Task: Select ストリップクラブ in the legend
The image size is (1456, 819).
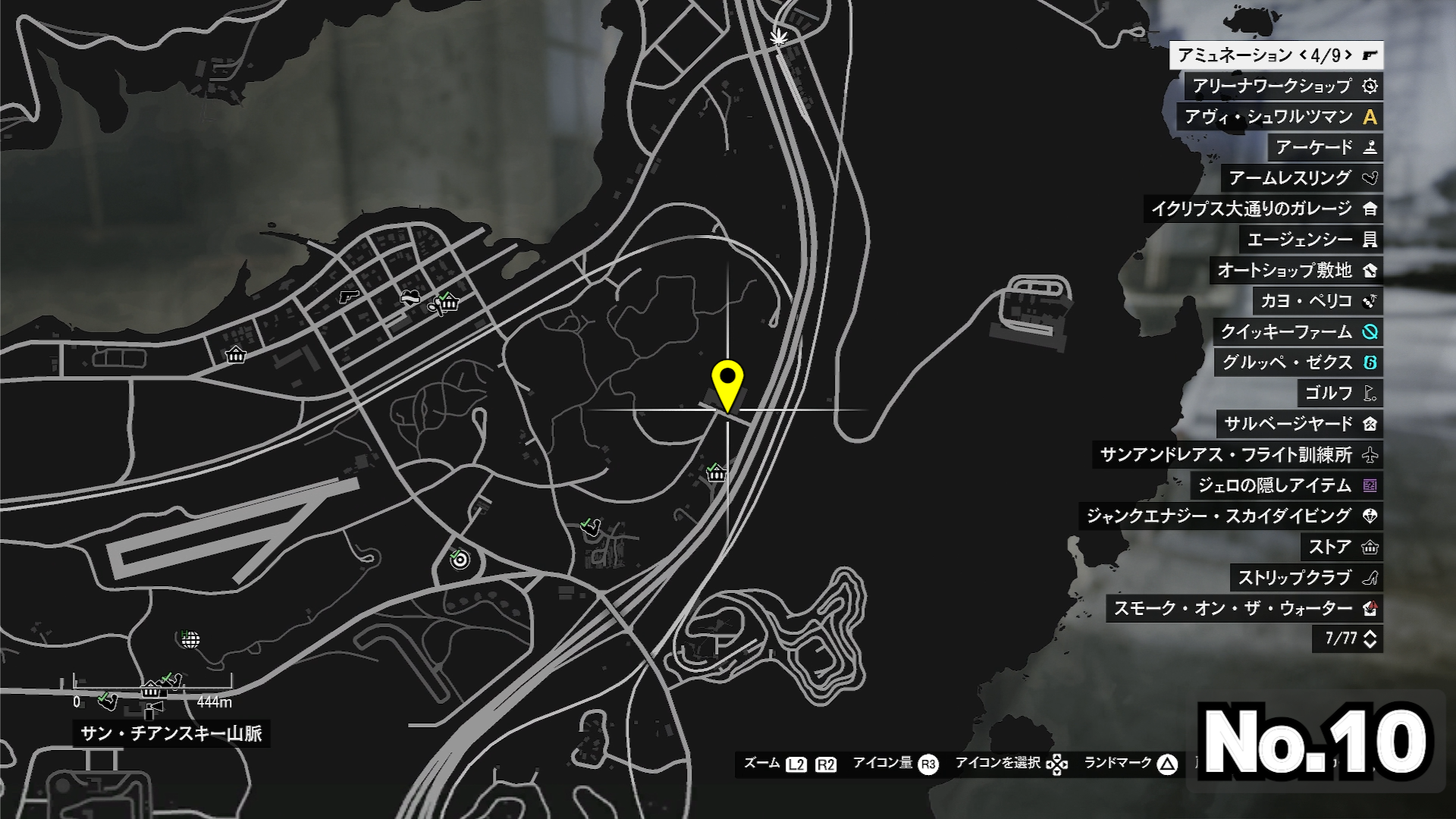Action: 1307,578
